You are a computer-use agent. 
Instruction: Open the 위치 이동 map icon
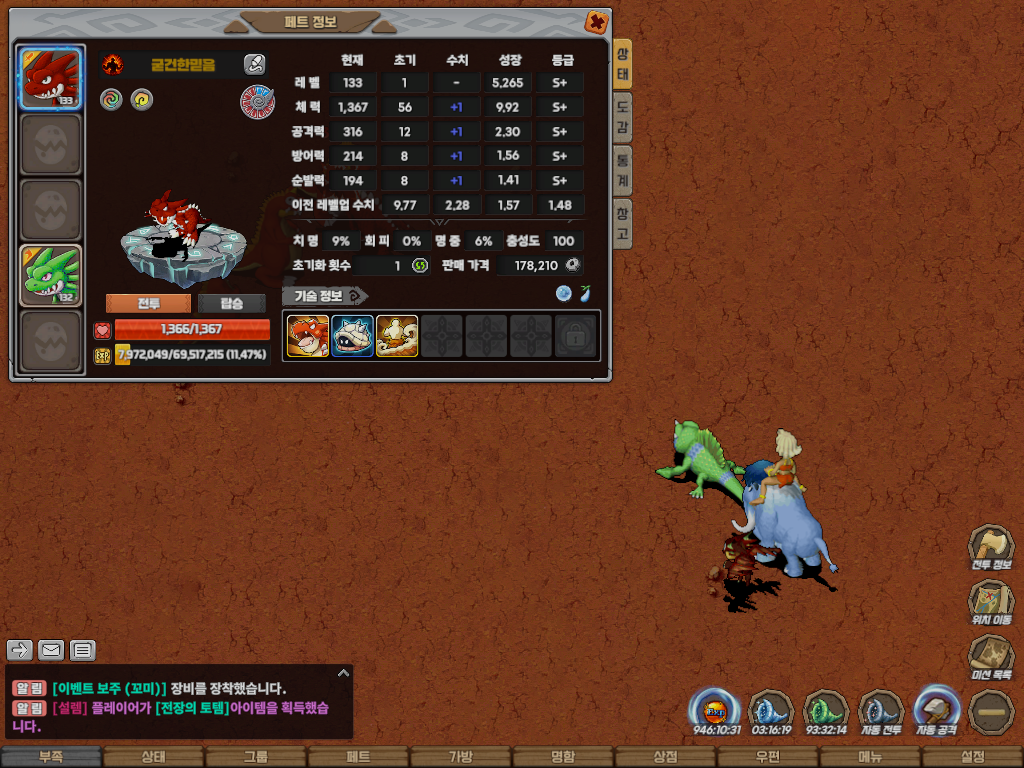click(990, 602)
